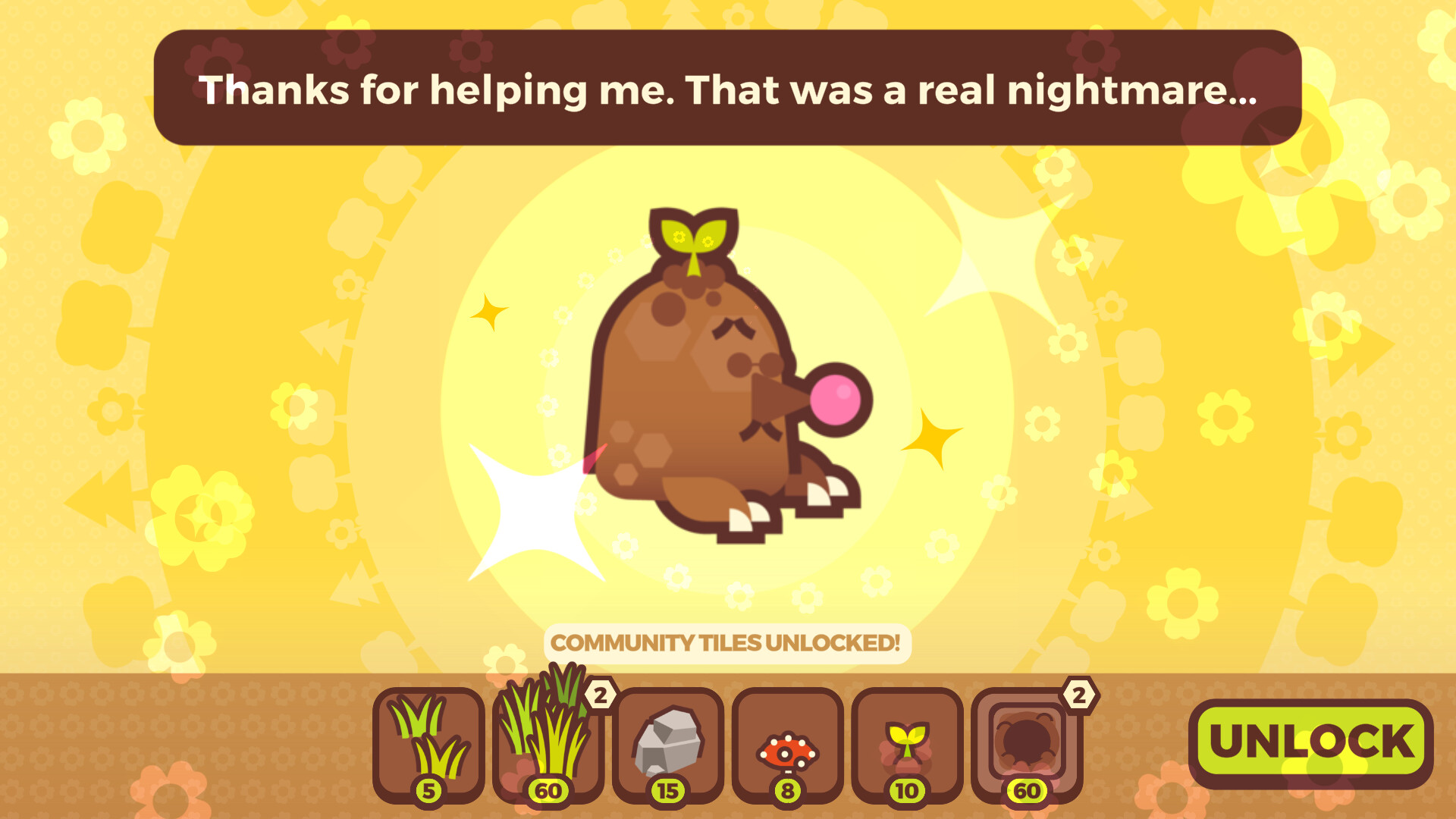This screenshot has width=1456, height=819.
Task: Click the cost counter 60 under tall grass
Action: [548, 789]
